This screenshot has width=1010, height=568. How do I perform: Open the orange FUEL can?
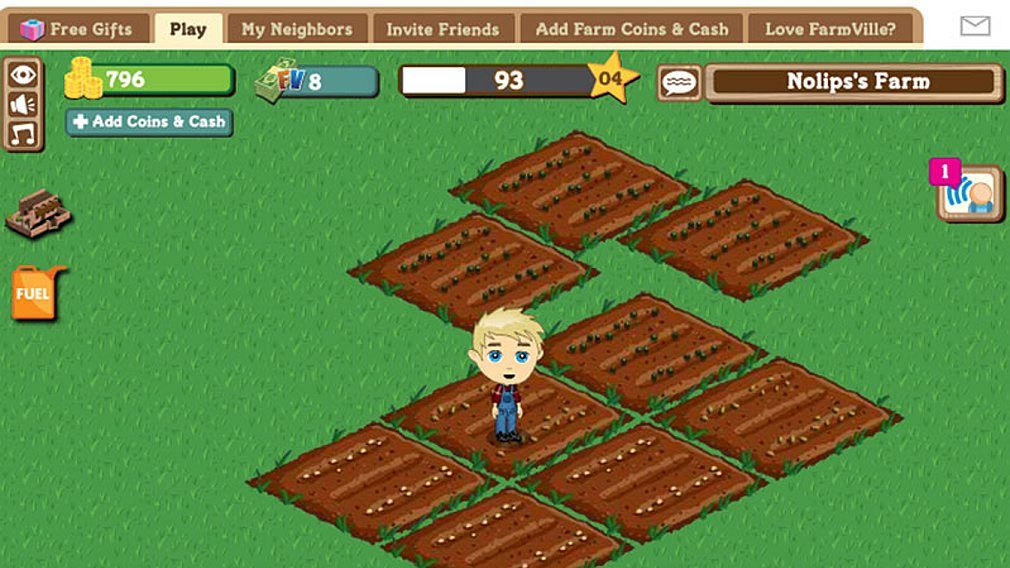pyautogui.click(x=36, y=293)
